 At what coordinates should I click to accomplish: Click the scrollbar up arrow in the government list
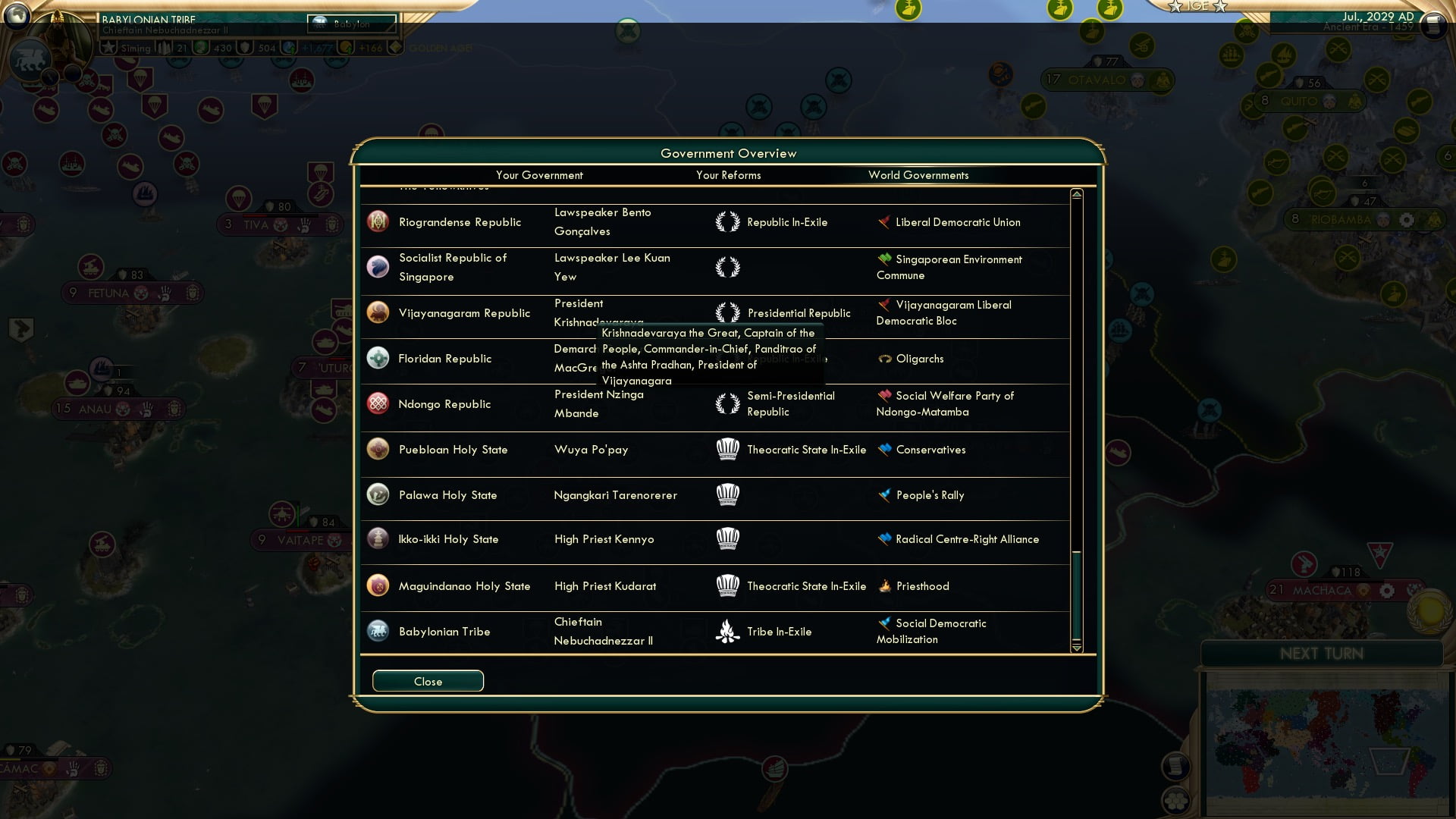[1075, 194]
